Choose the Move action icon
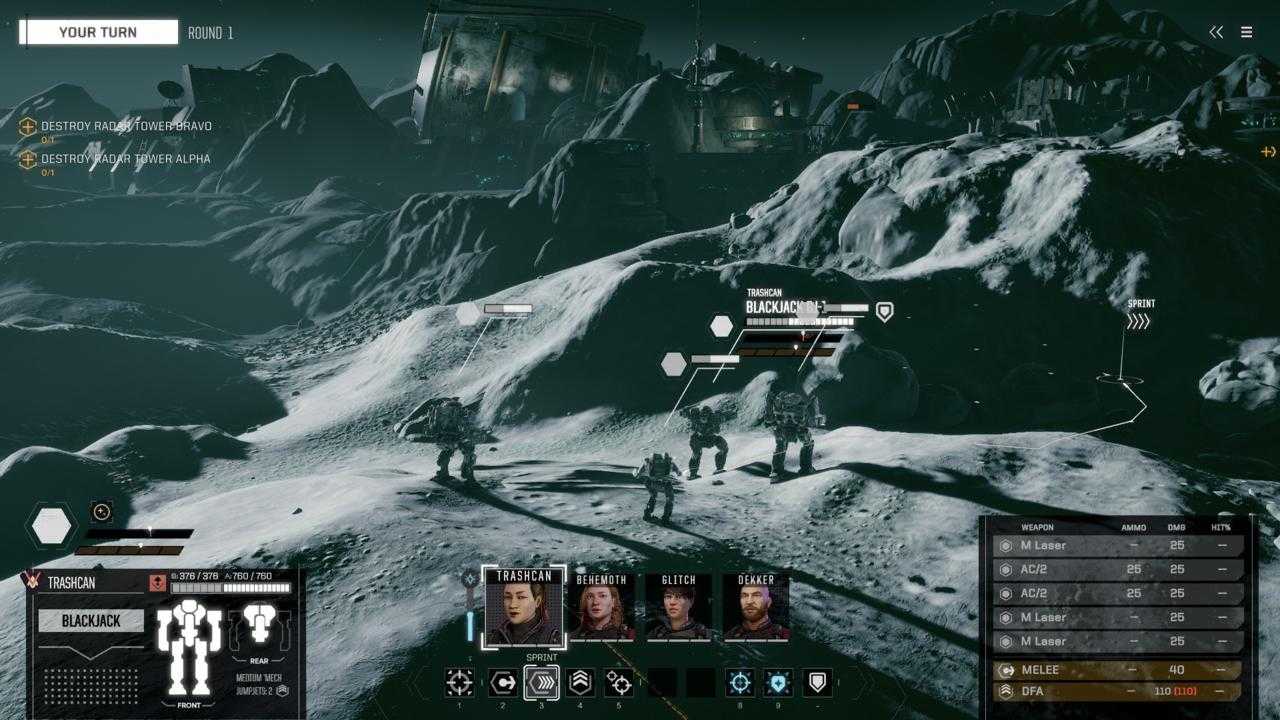1280x720 pixels. point(502,683)
